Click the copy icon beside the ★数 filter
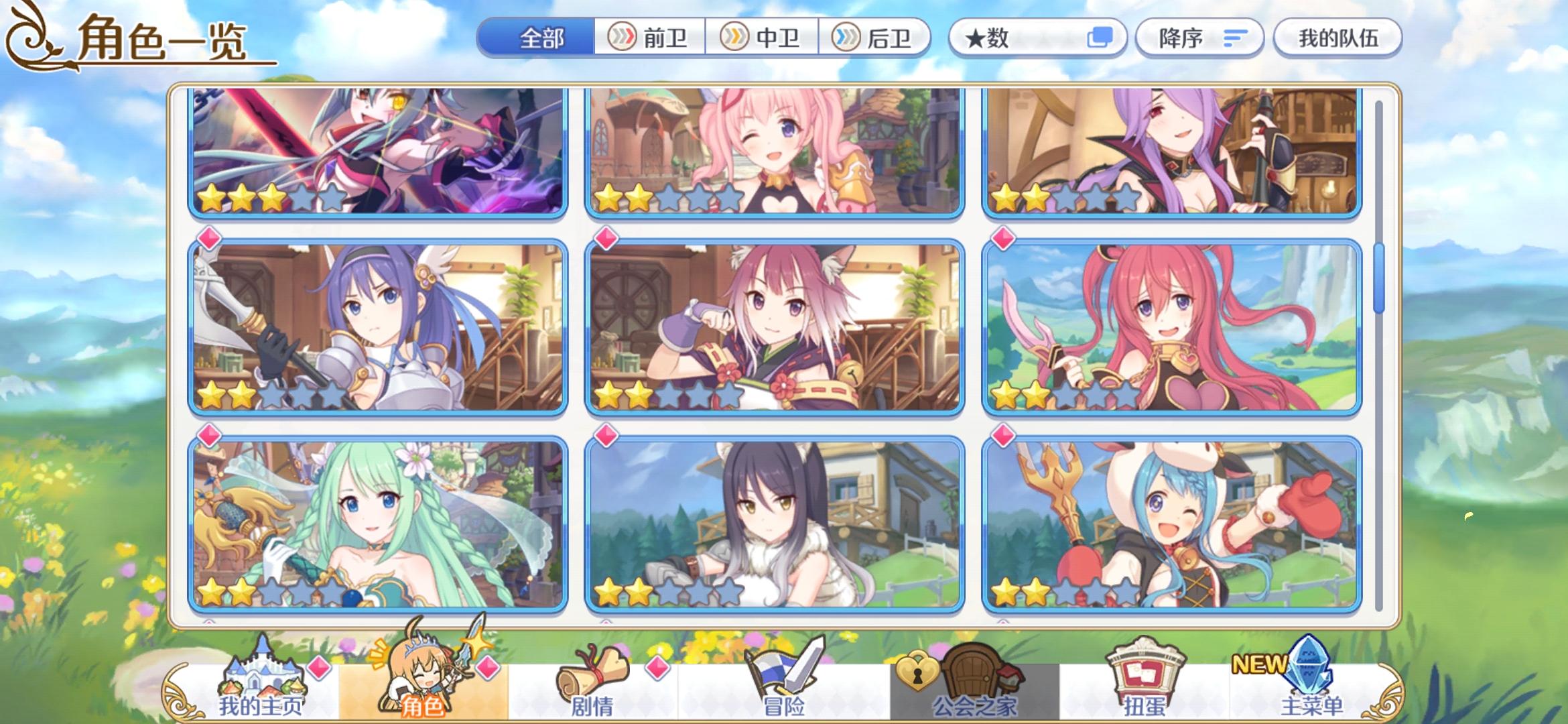This screenshot has width=1568, height=724. tap(1103, 38)
